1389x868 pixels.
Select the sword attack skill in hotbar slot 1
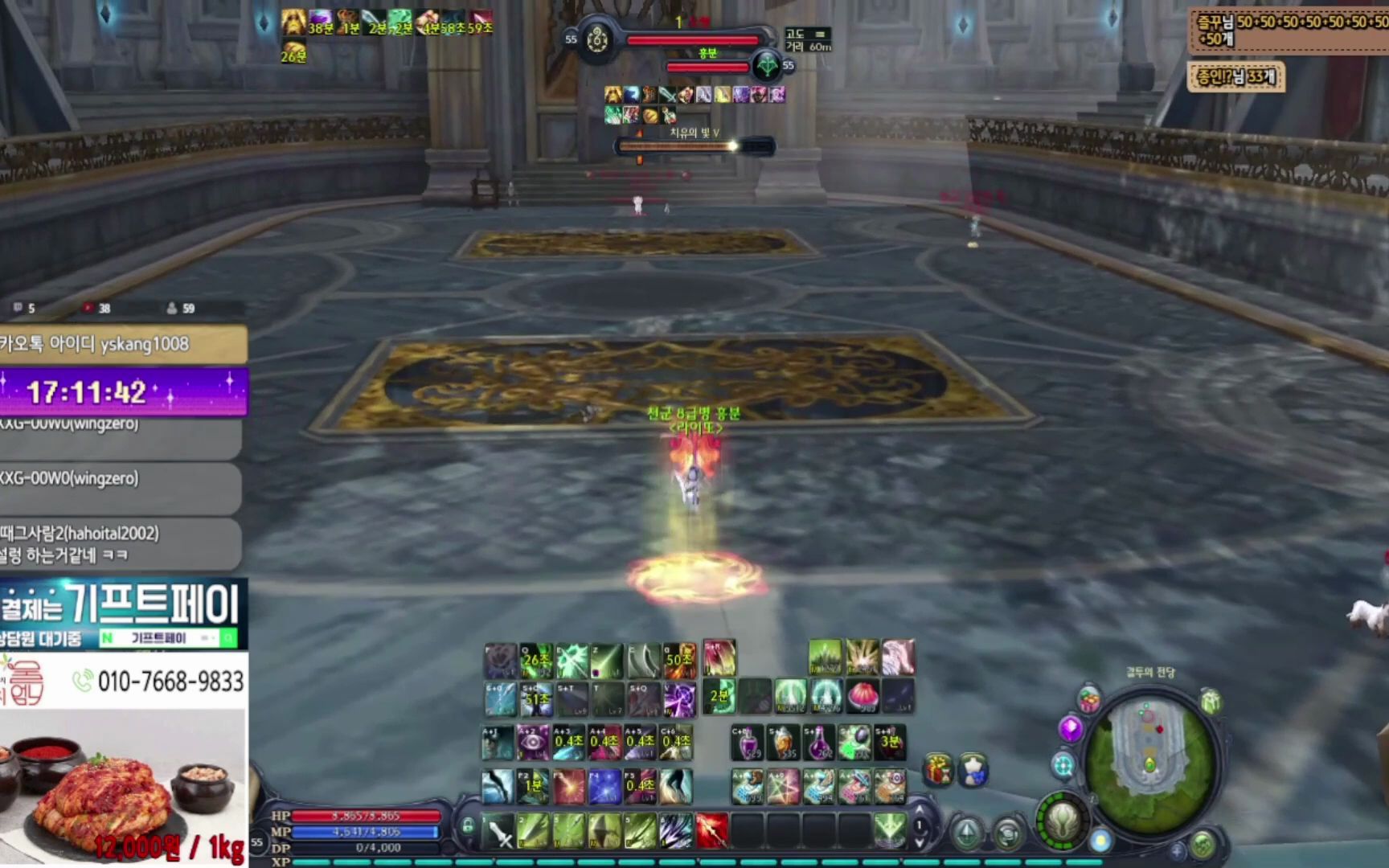(x=499, y=829)
